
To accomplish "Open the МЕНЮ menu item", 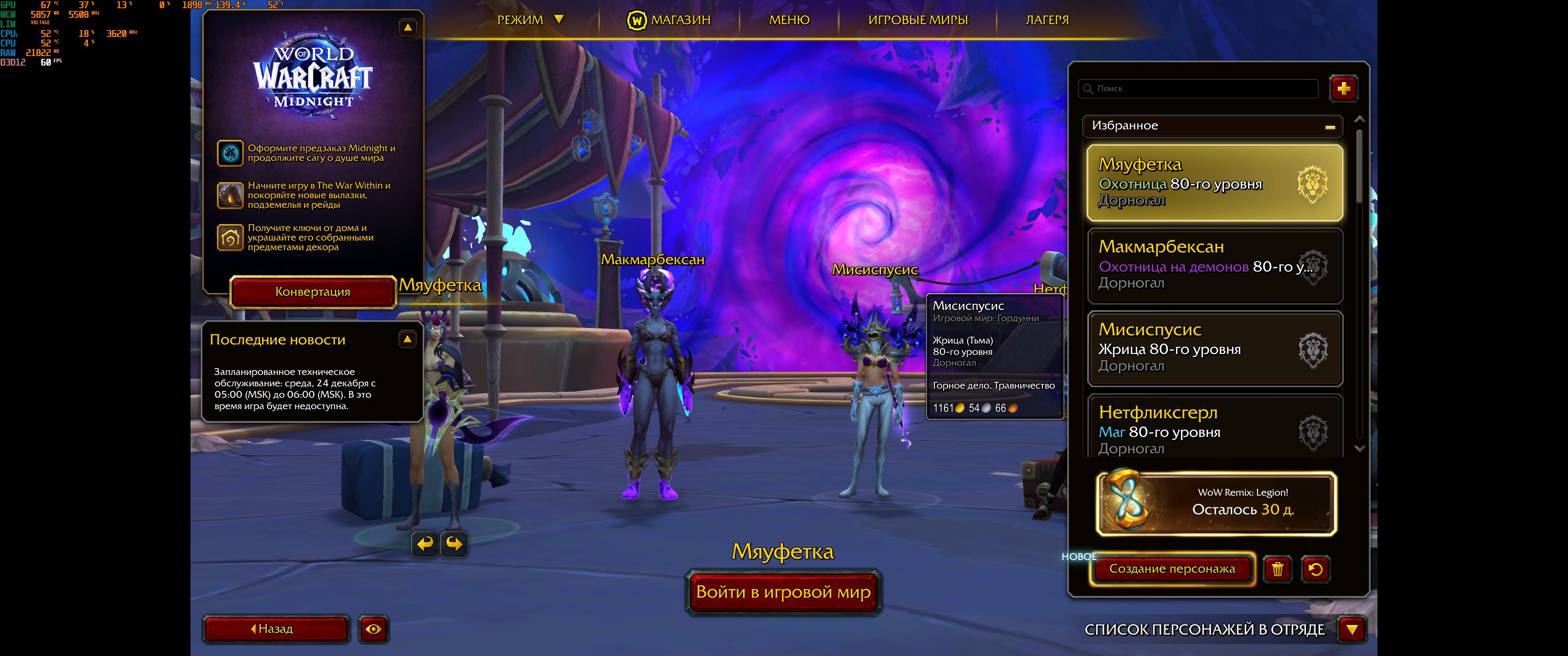I will tap(789, 20).
